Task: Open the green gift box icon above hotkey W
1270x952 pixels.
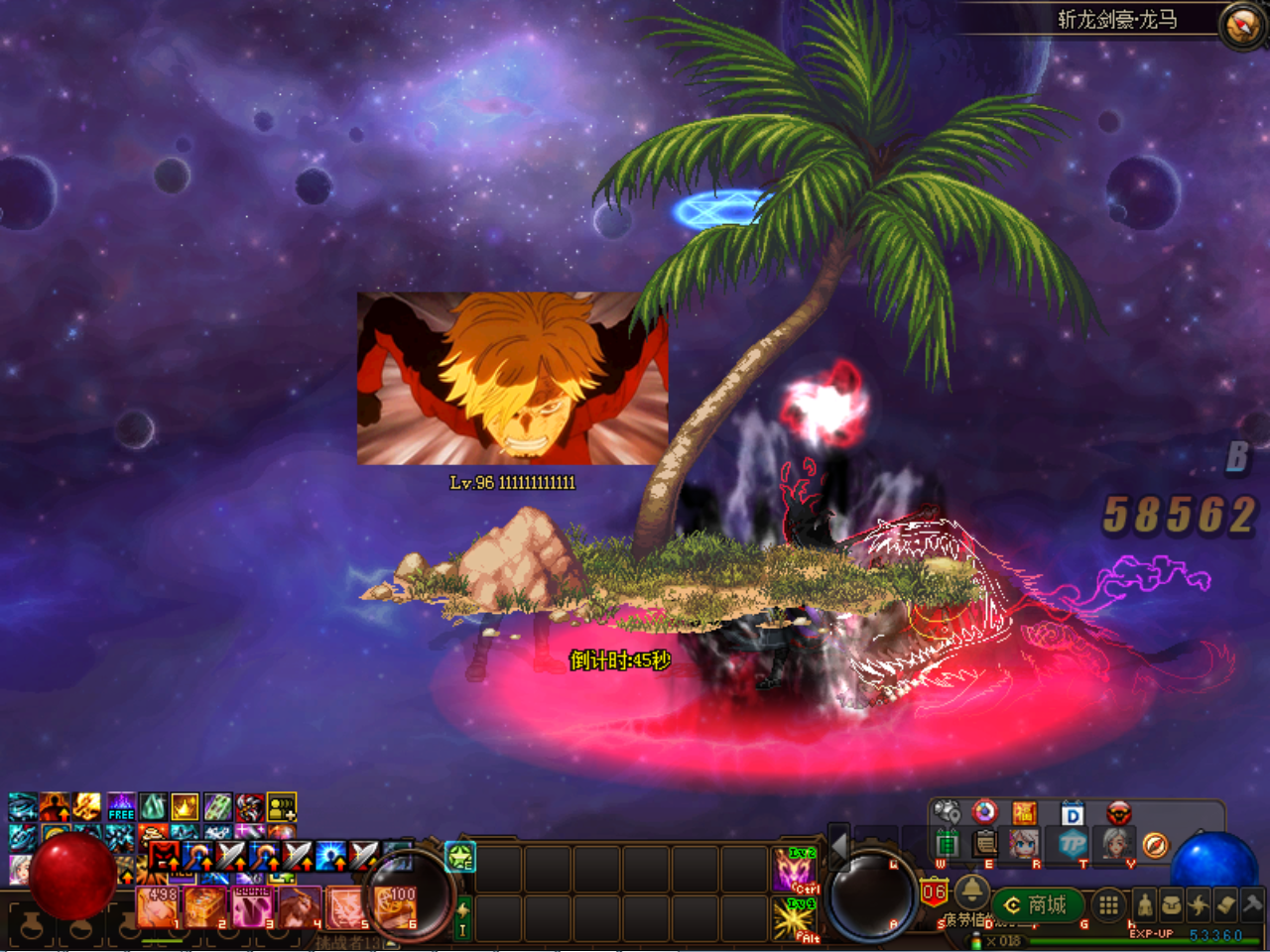Action: click(x=948, y=844)
